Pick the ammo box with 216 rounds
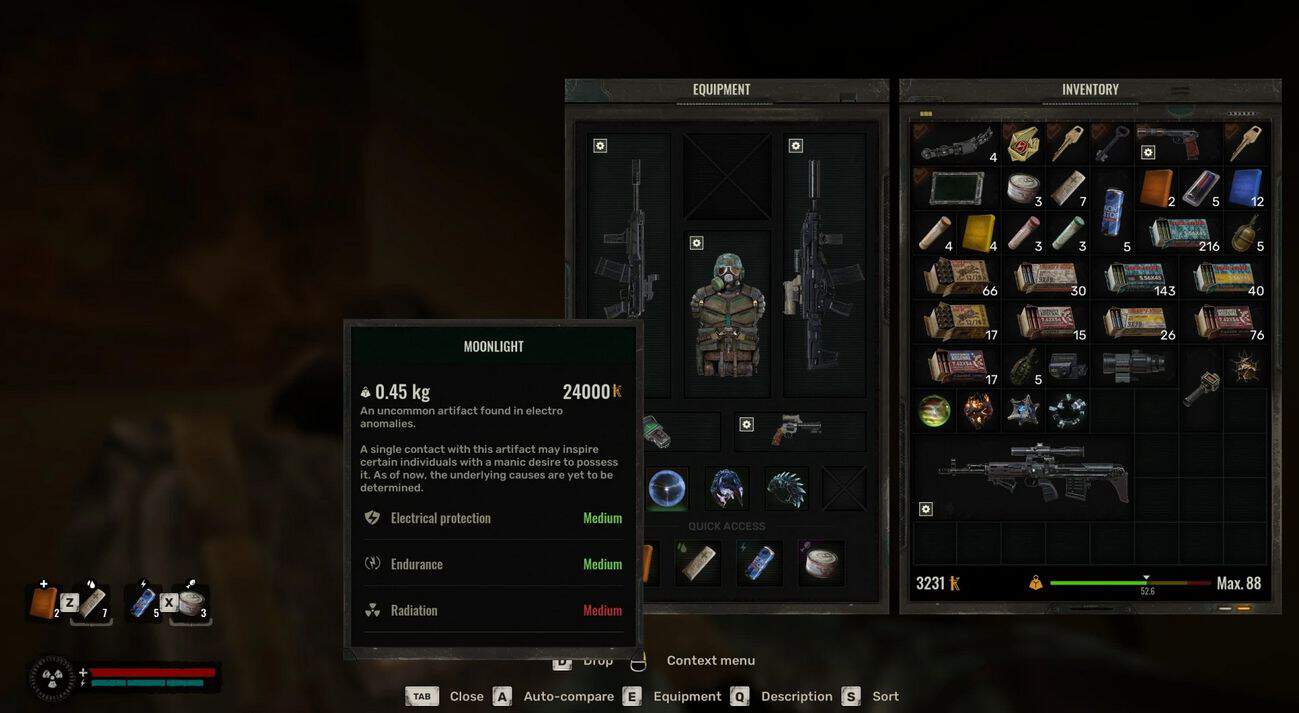The width and height of the screenshot is (1299, 713). [1182, 233]
